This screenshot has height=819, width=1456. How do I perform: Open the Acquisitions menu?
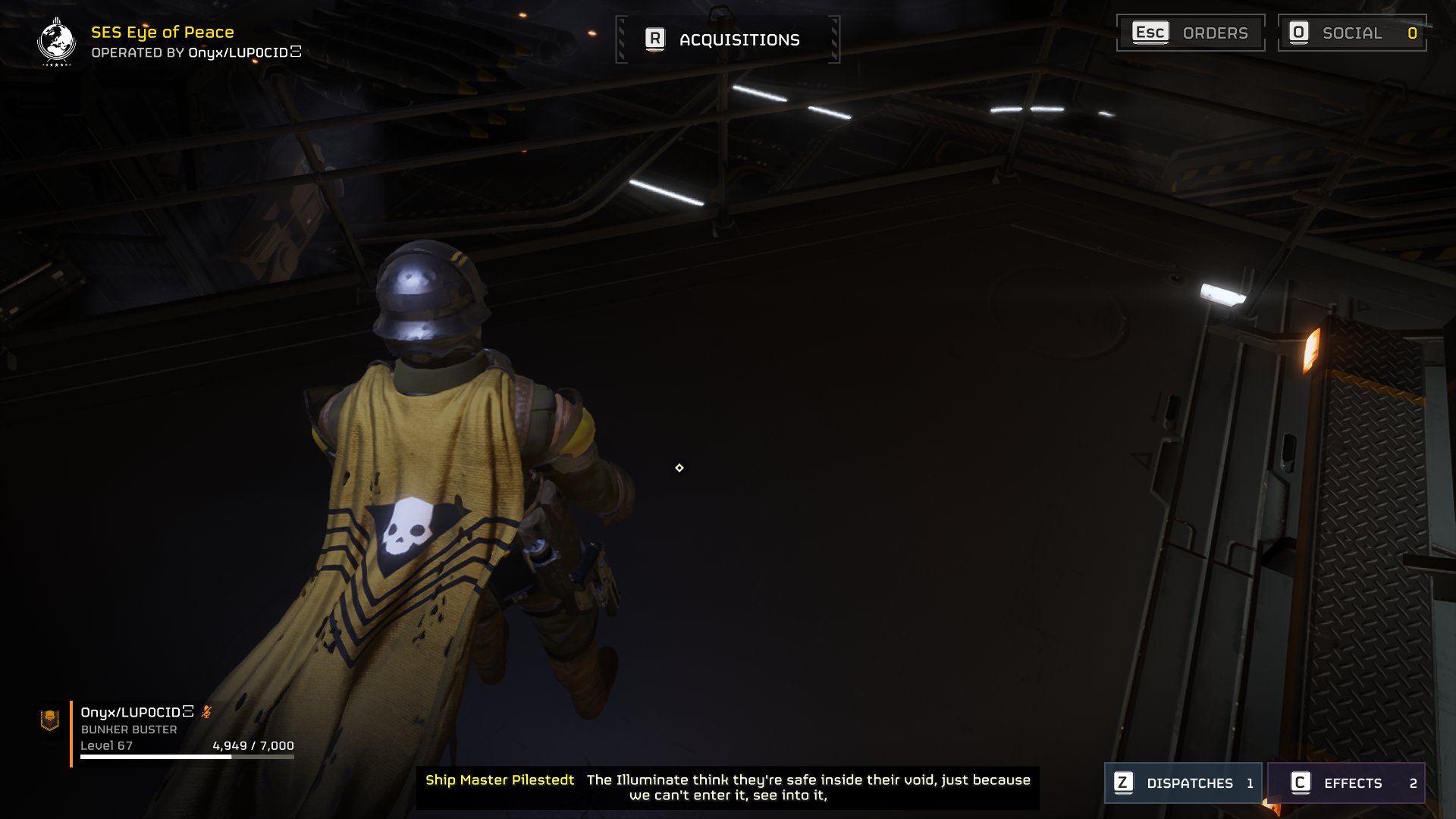tap(726, 39)
